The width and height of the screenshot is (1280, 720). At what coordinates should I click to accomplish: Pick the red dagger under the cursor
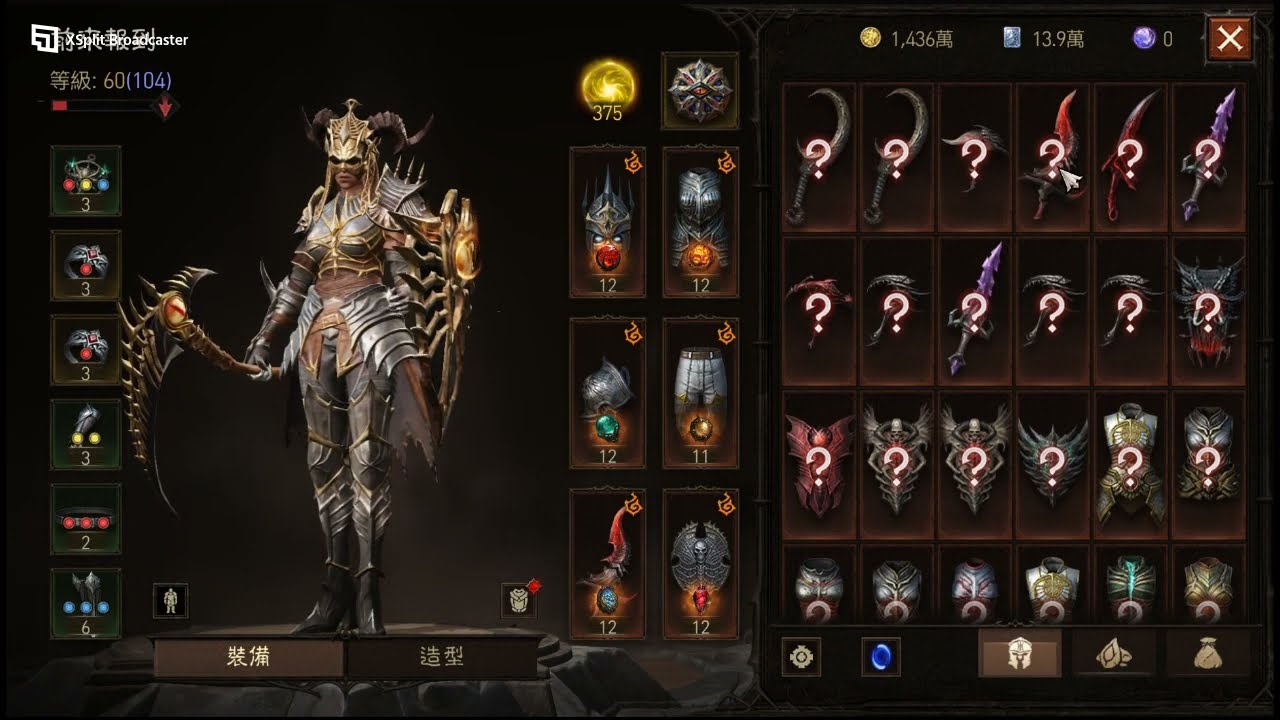pos(1053,157)
